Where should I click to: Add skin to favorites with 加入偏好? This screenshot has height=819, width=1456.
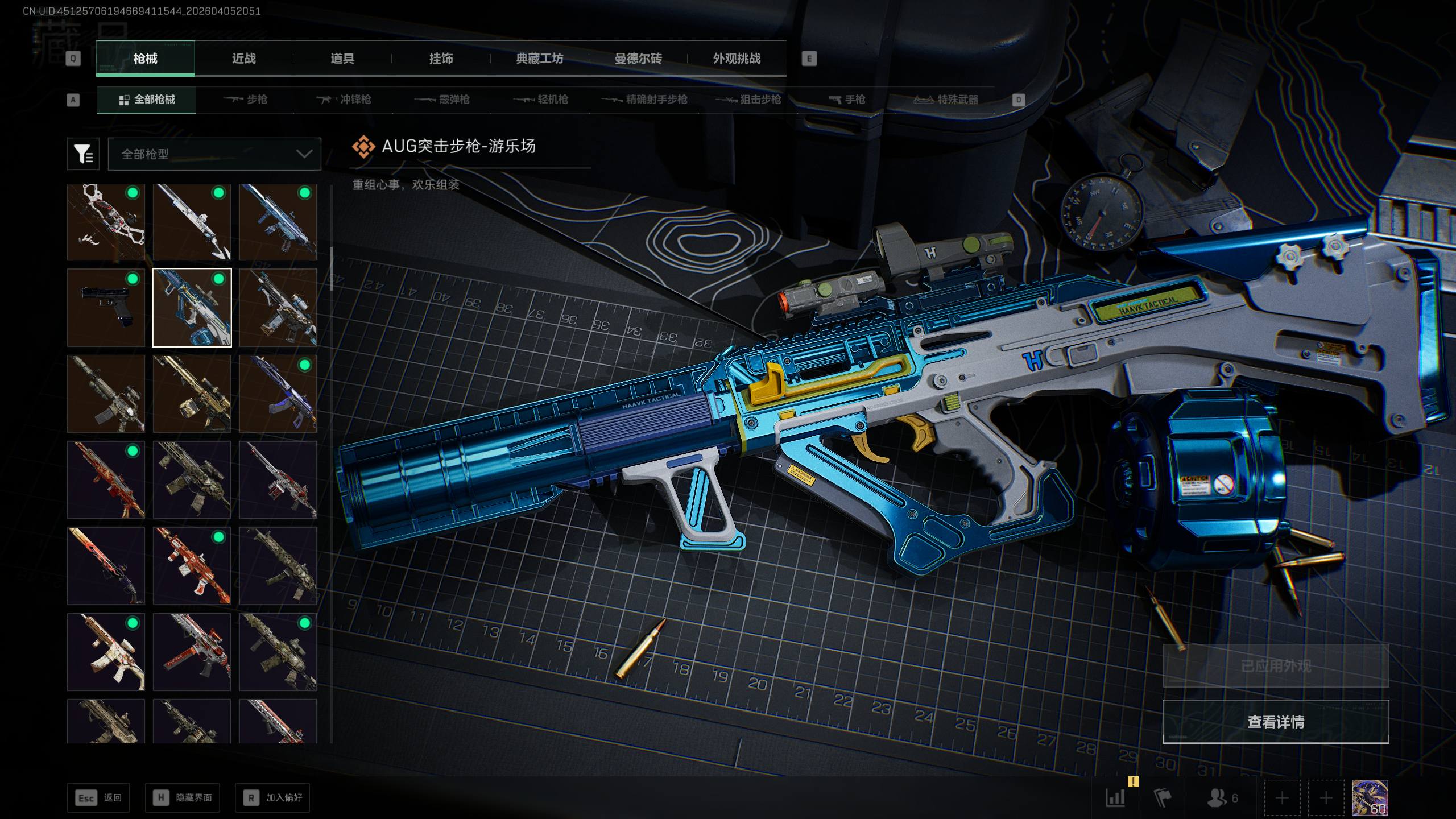click(272, 798)
